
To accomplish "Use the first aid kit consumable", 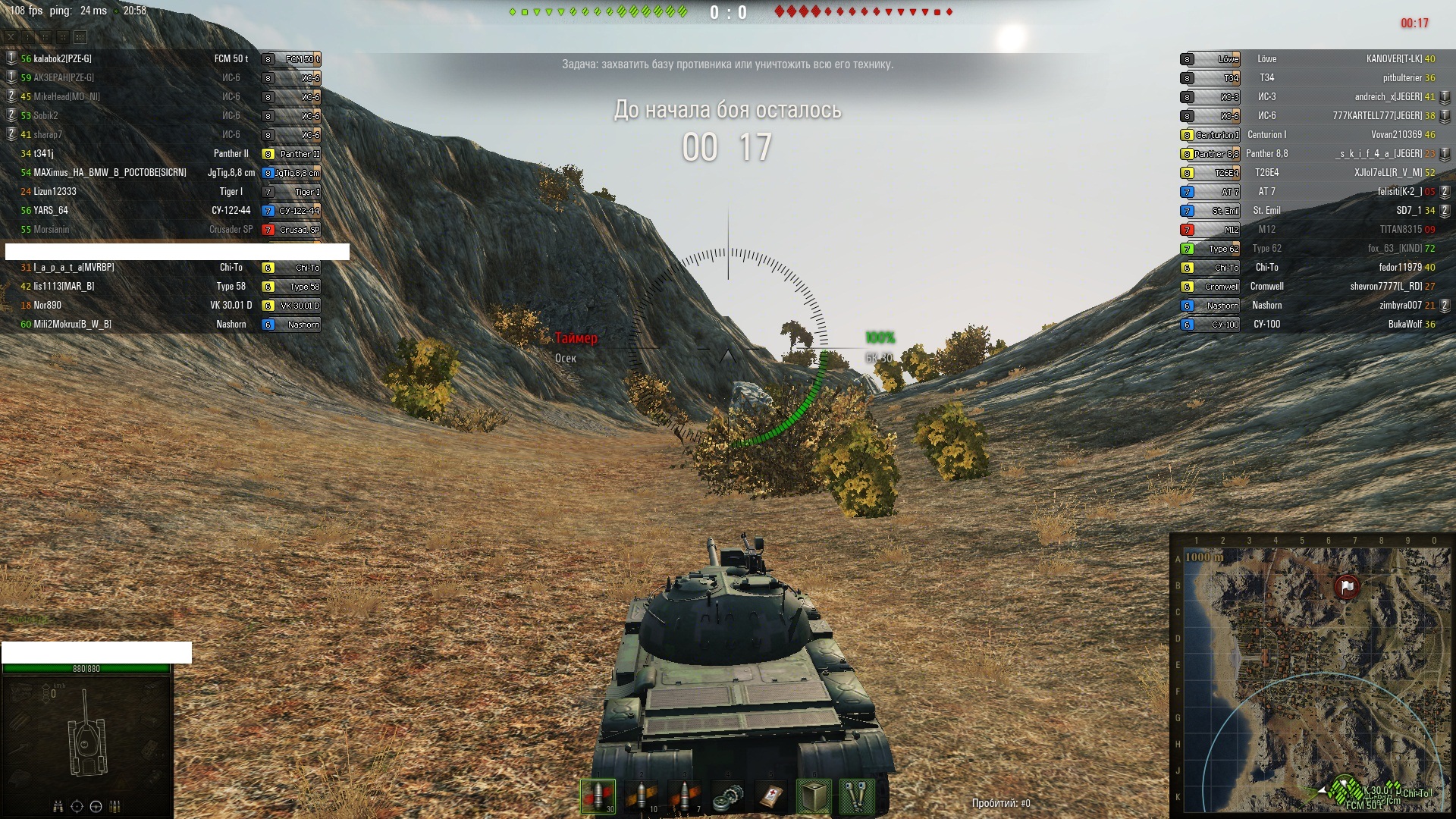I will (771, 796).
